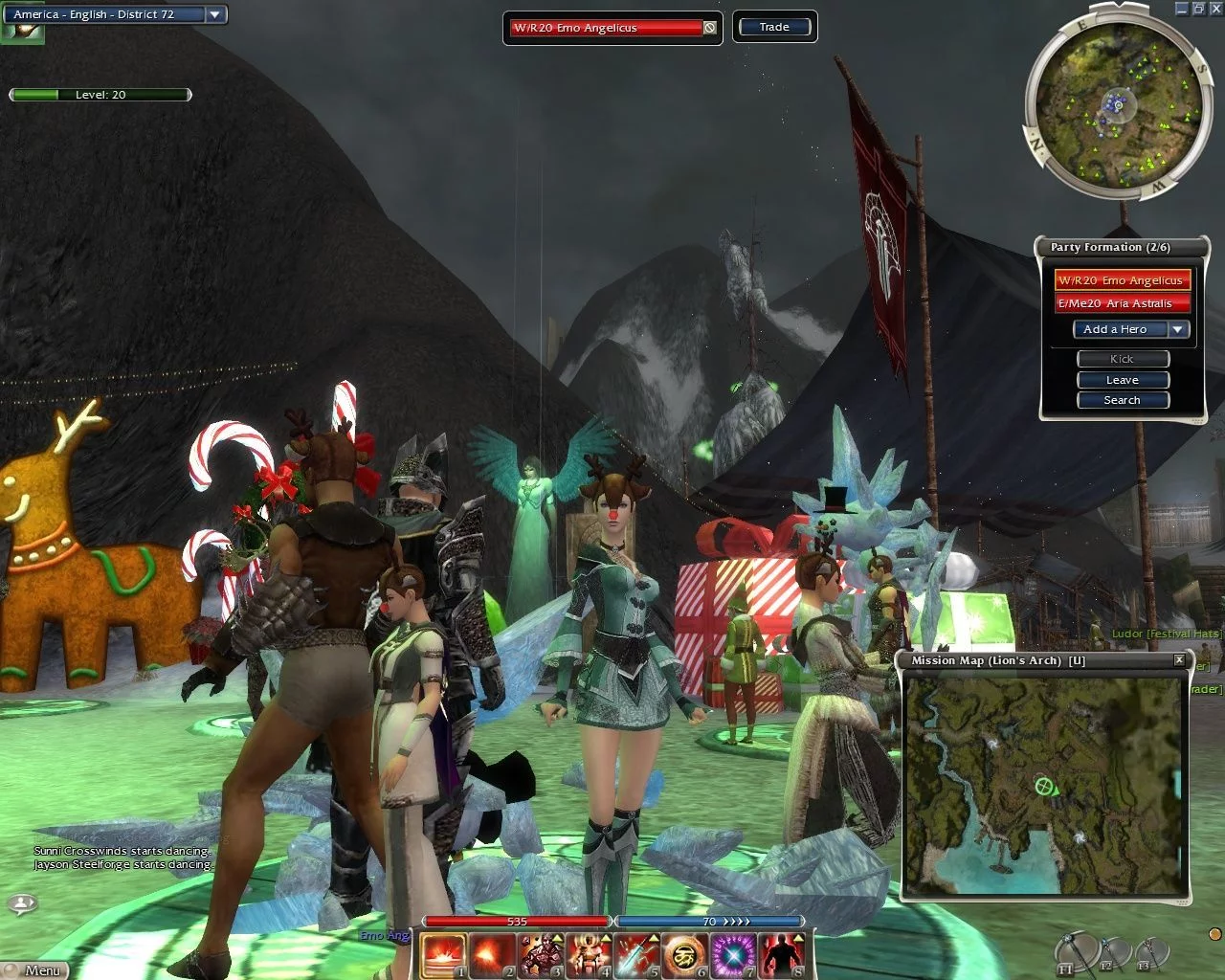
Task: Switch to the F3 weapon set
Action: 1151,953
